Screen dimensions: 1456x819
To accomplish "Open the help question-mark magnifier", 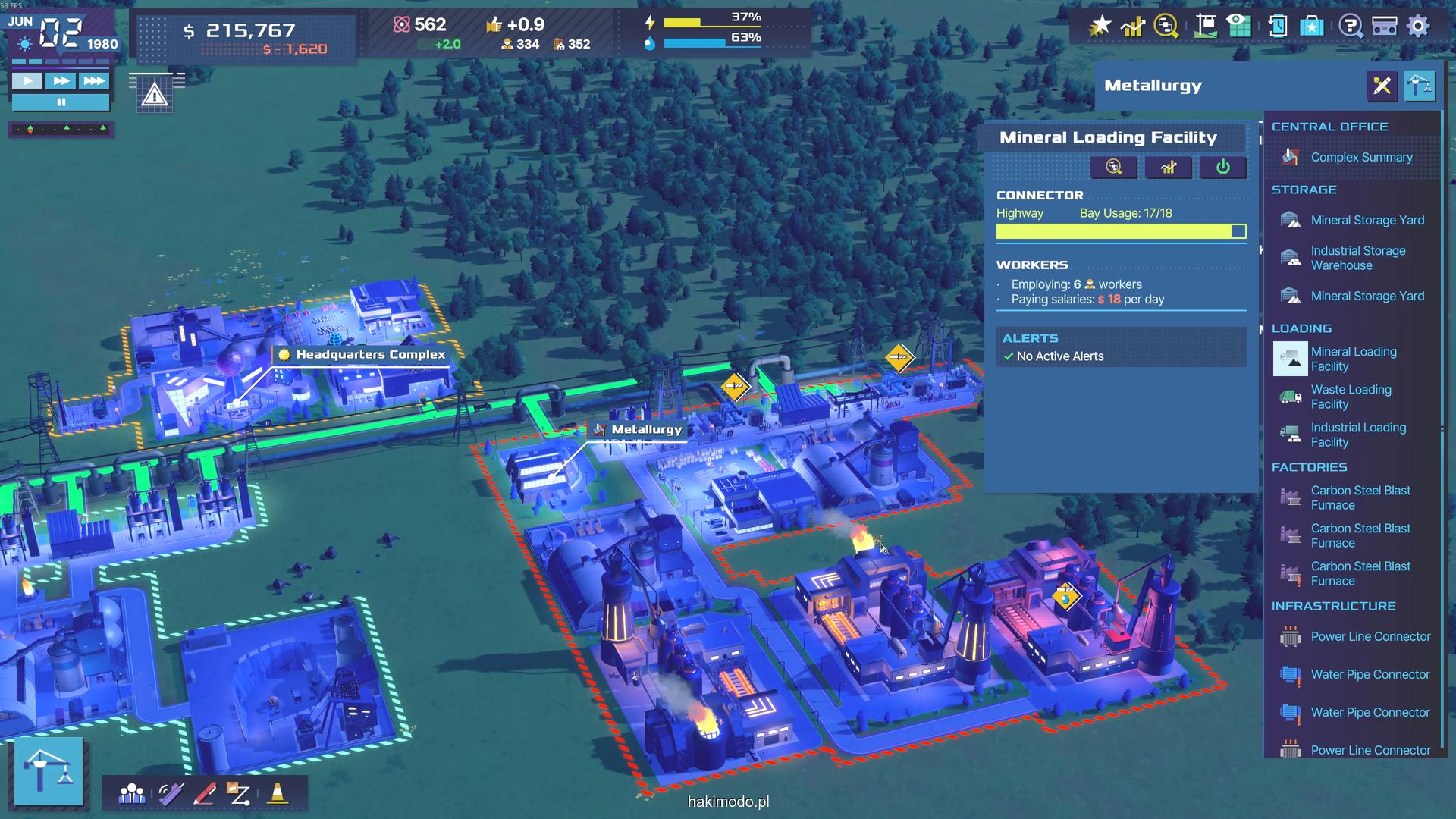I will click(x=1350, y=27).
